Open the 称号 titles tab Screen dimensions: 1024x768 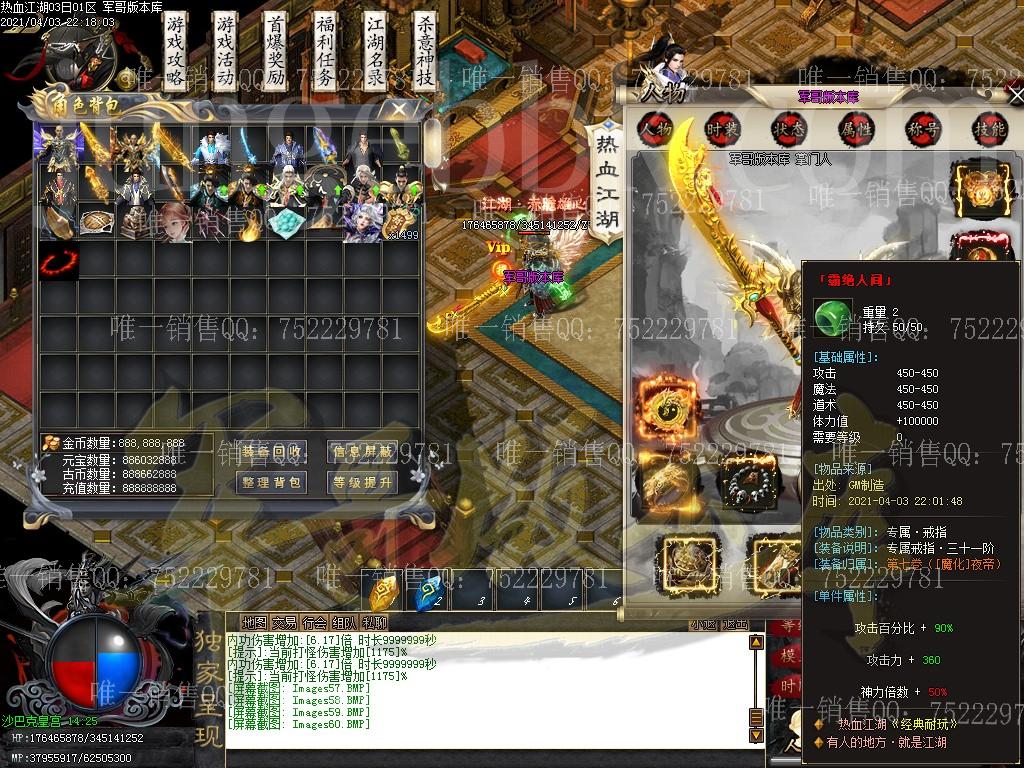tap(923, 128)
